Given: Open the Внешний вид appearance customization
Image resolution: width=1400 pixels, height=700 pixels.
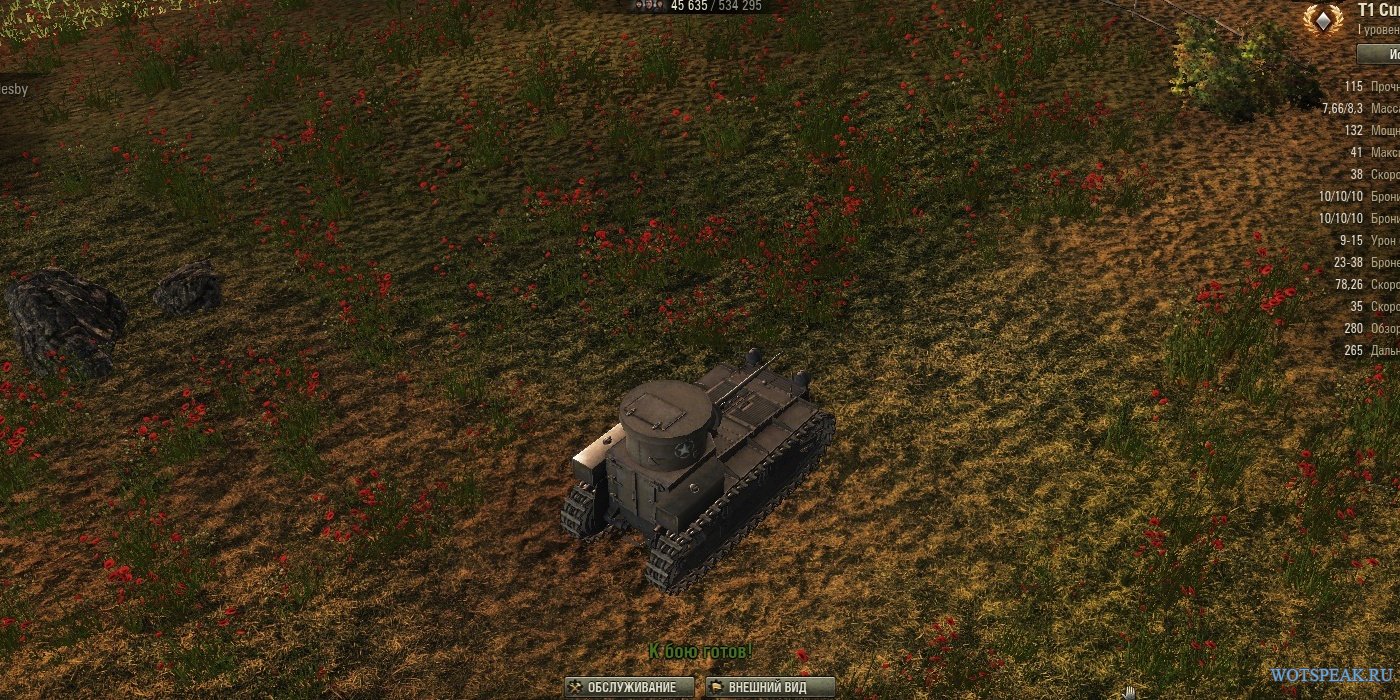Looking at the screenshot, I should tap(770, 687).
